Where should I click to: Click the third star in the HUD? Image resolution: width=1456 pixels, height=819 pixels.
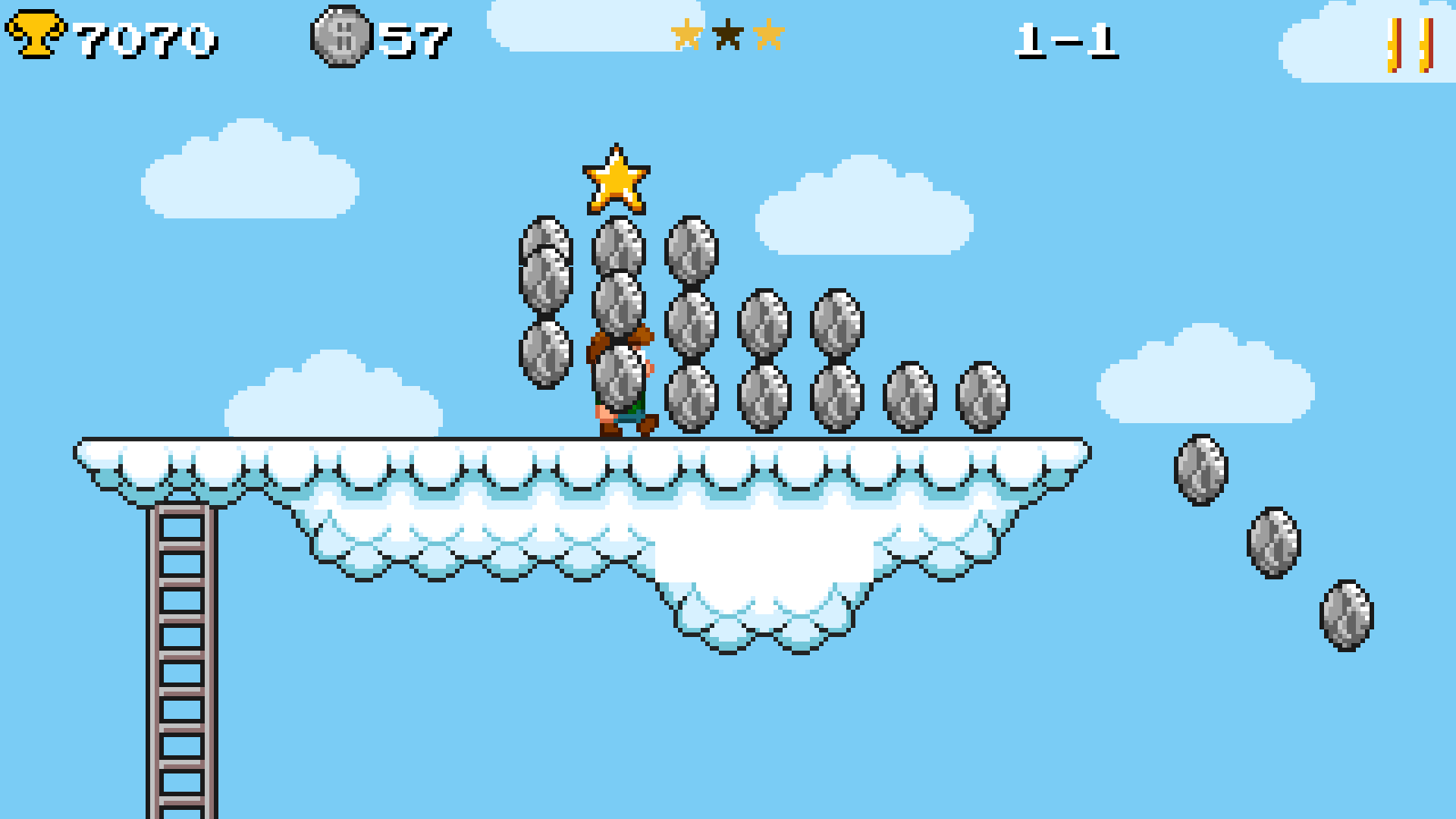coord(770,34)
